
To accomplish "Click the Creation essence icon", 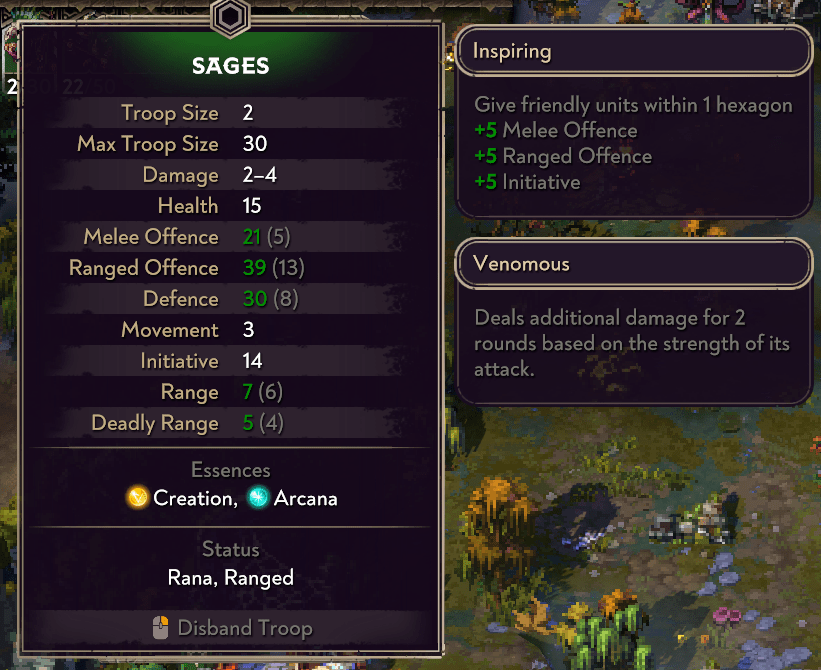I will (x=138, y=498).
